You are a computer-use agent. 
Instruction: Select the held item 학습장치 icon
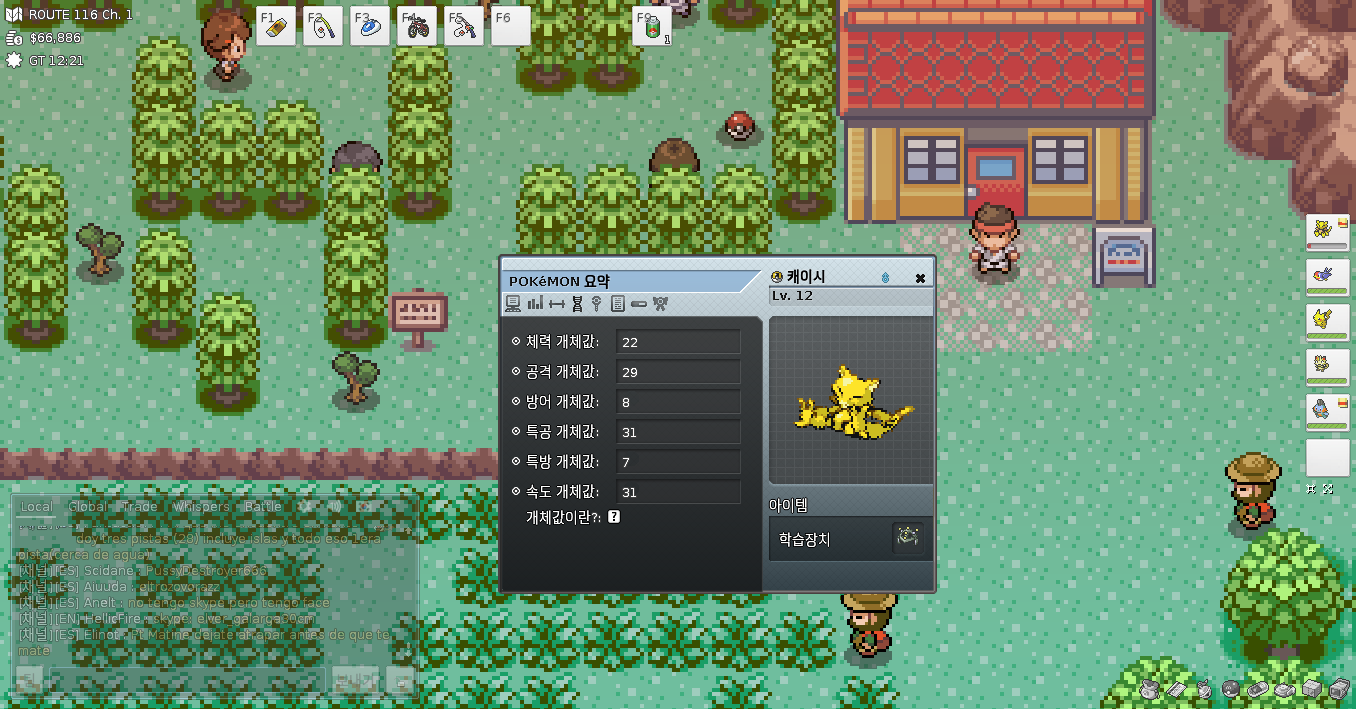[906, 538]
